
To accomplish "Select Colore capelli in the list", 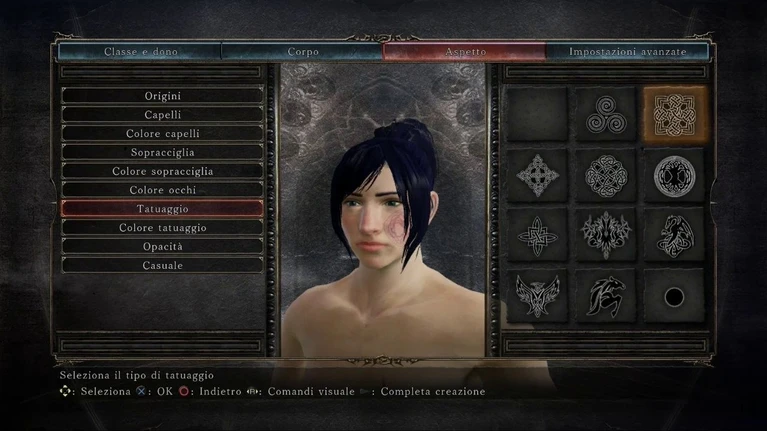I will click(x=162, y=134).
